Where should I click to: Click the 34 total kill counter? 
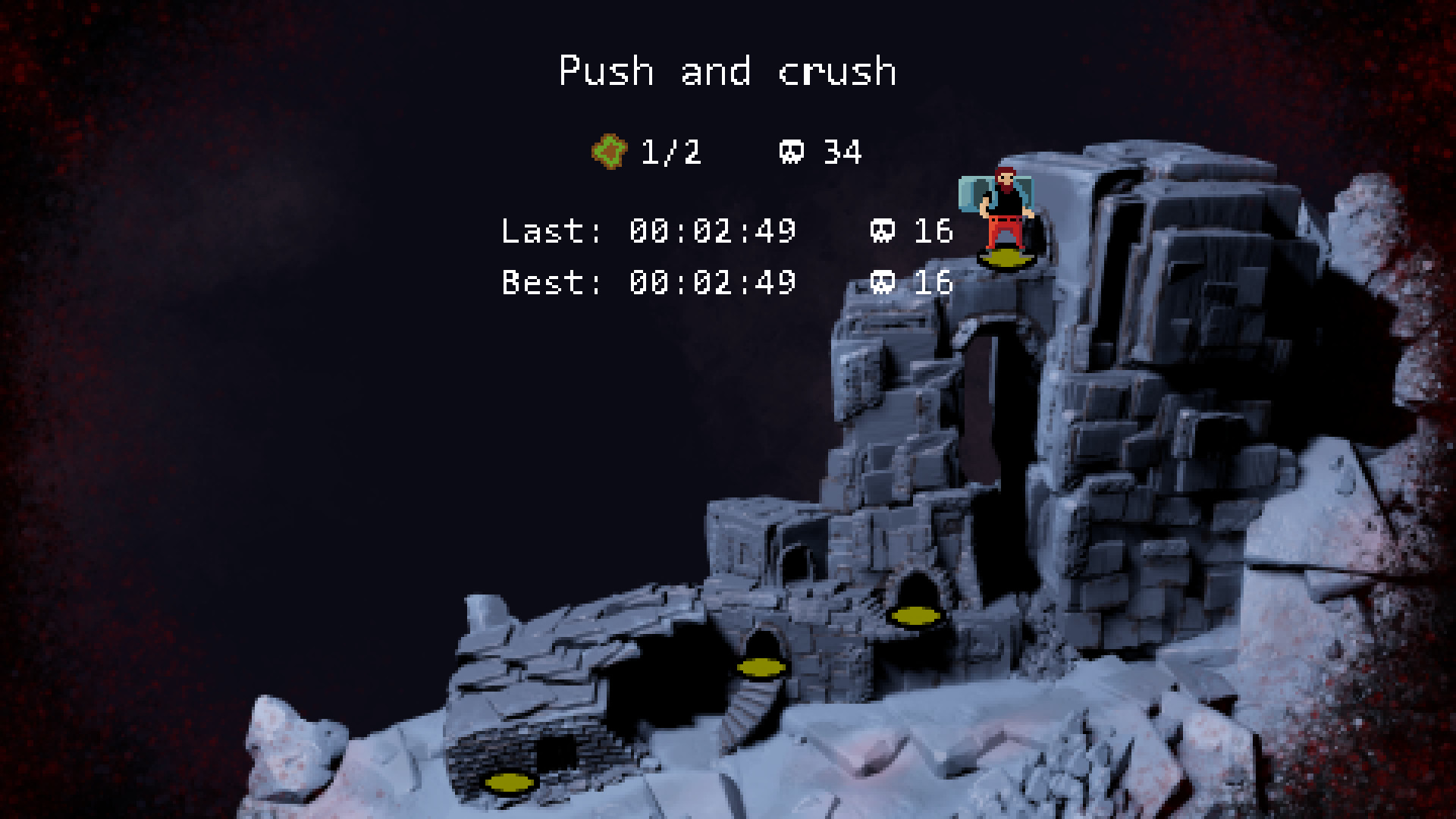[844, 152]
